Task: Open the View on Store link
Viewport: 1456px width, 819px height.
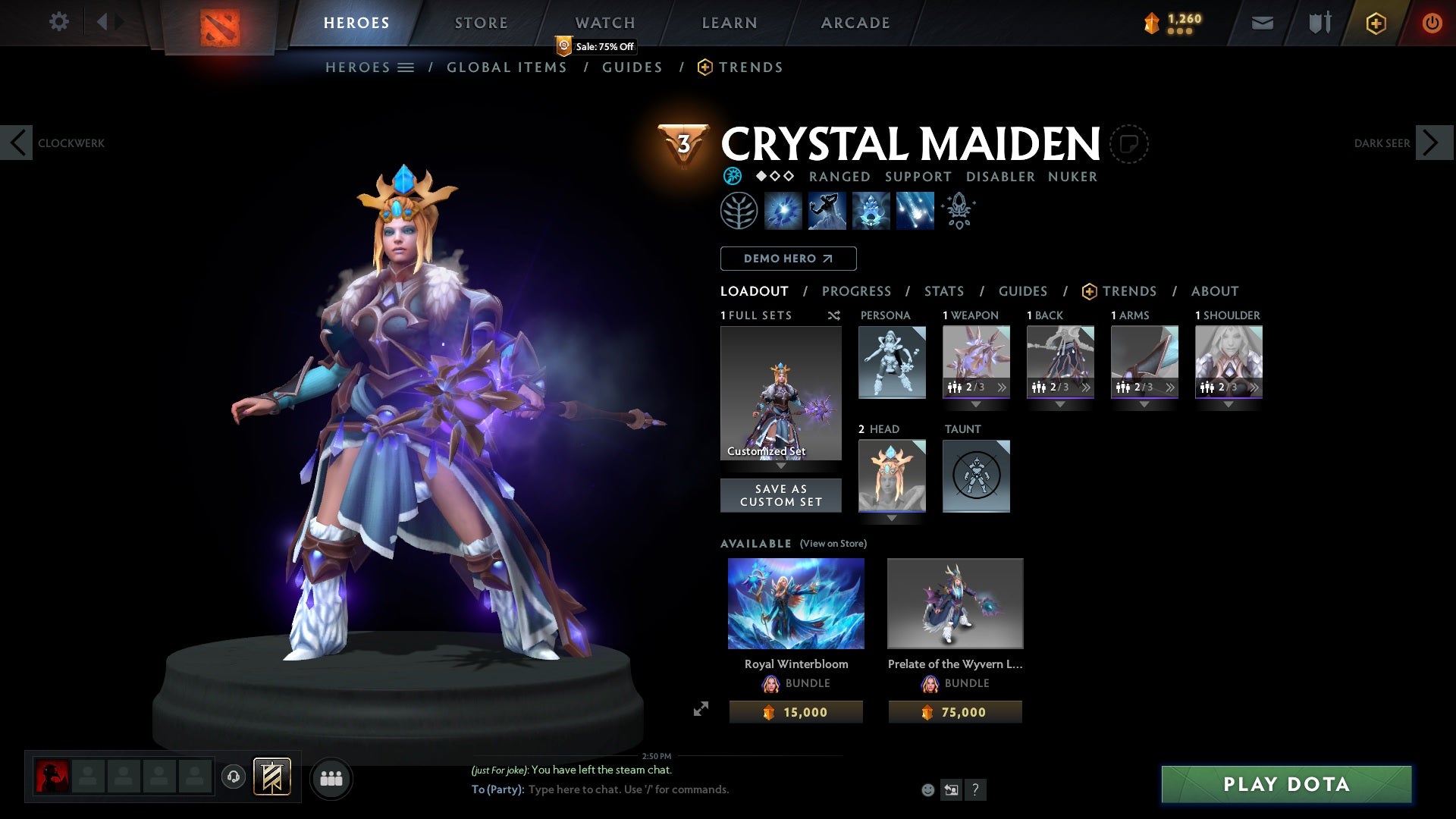Action: (832, 544)
